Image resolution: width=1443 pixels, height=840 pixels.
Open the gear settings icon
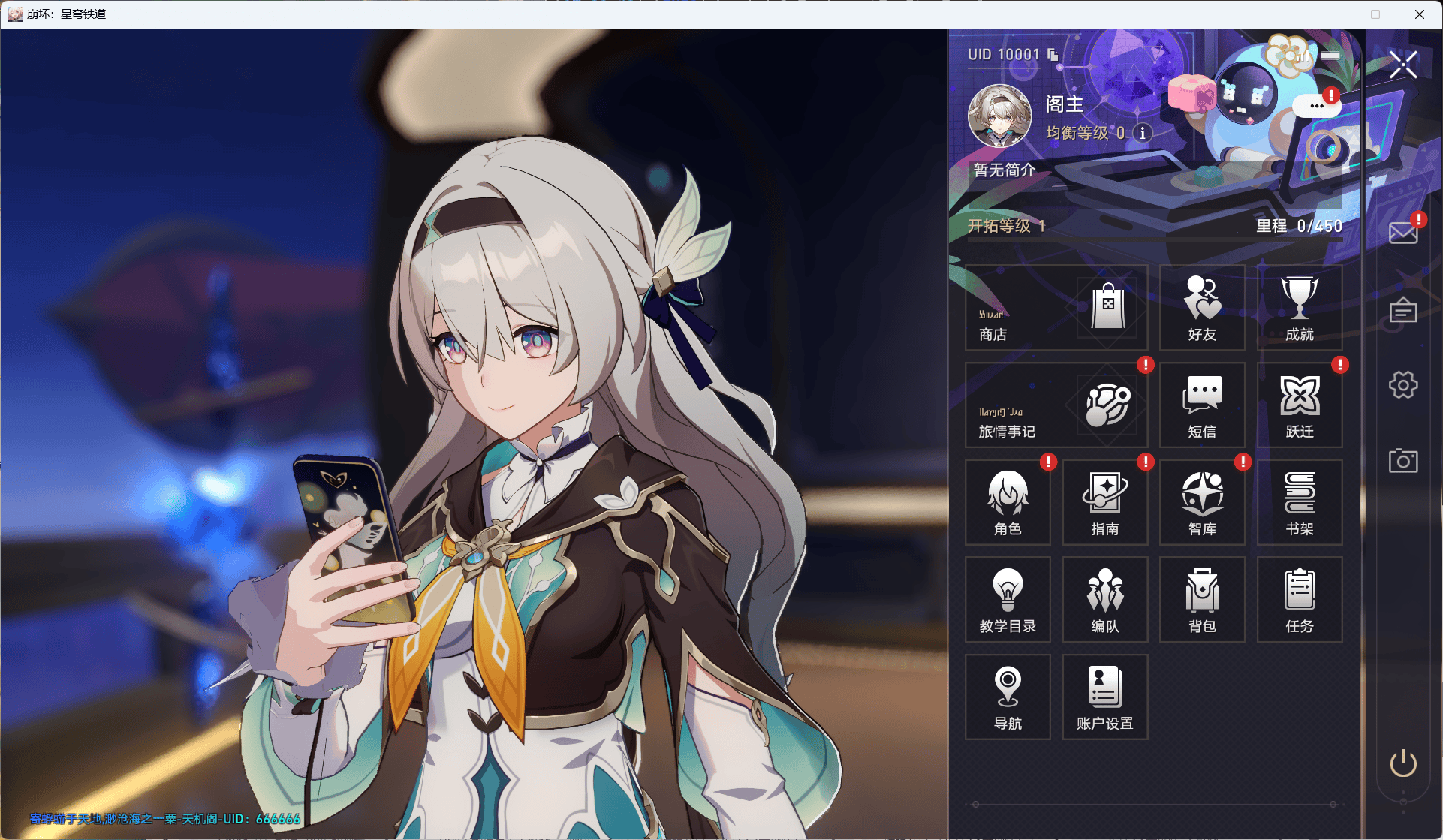point(1402,385)
